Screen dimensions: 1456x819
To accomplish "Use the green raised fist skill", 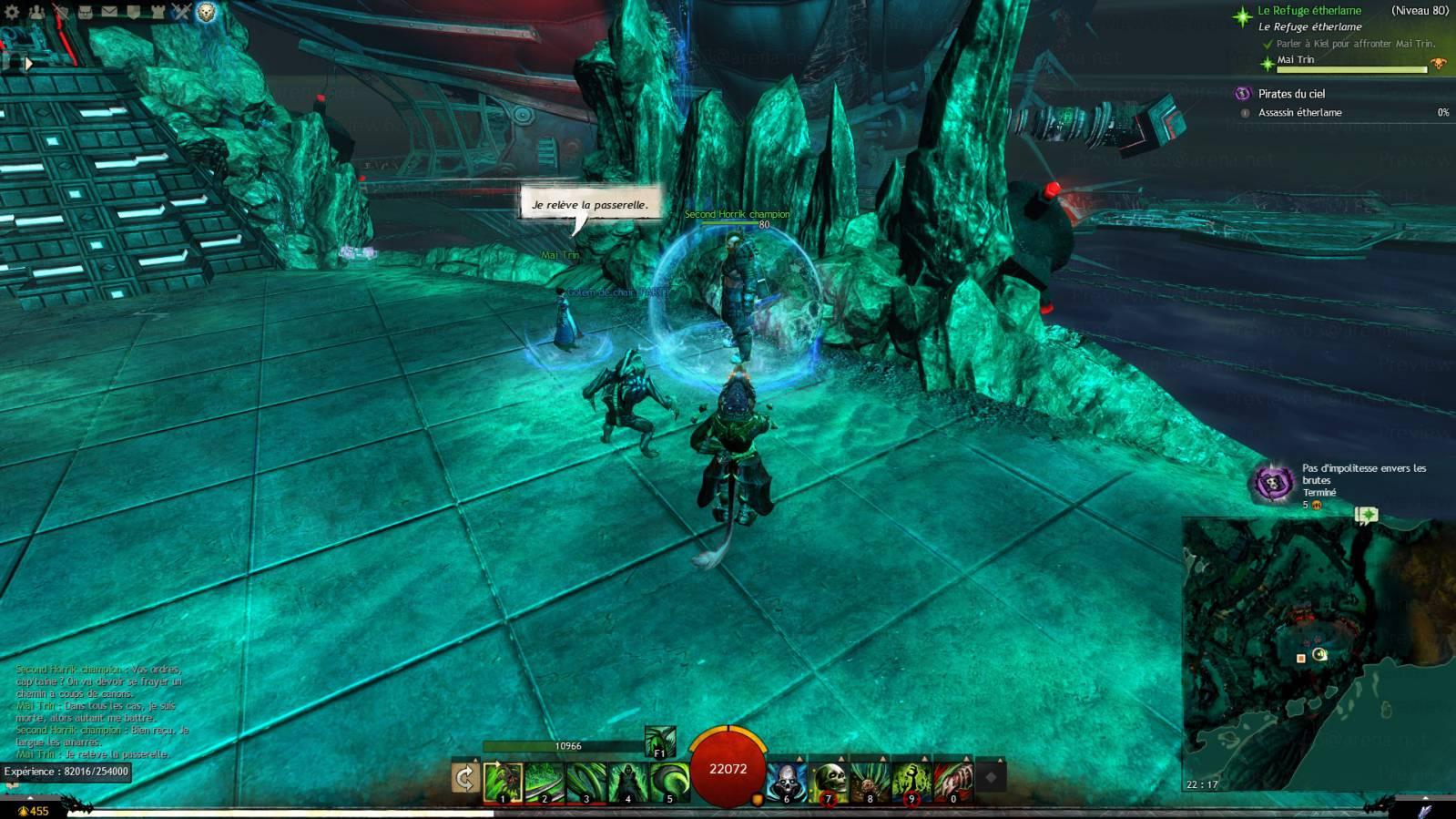I will pos(911,783).
